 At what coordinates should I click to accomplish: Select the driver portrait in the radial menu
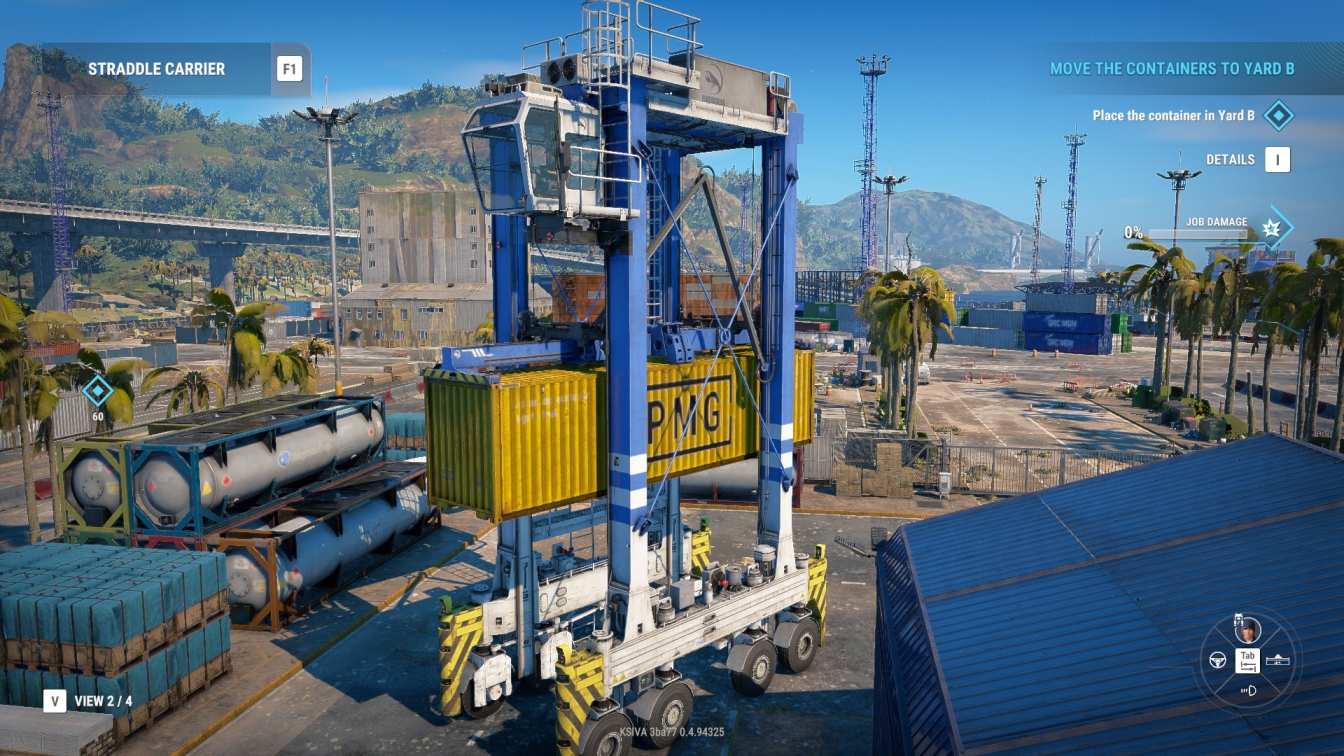(1247, 630)
